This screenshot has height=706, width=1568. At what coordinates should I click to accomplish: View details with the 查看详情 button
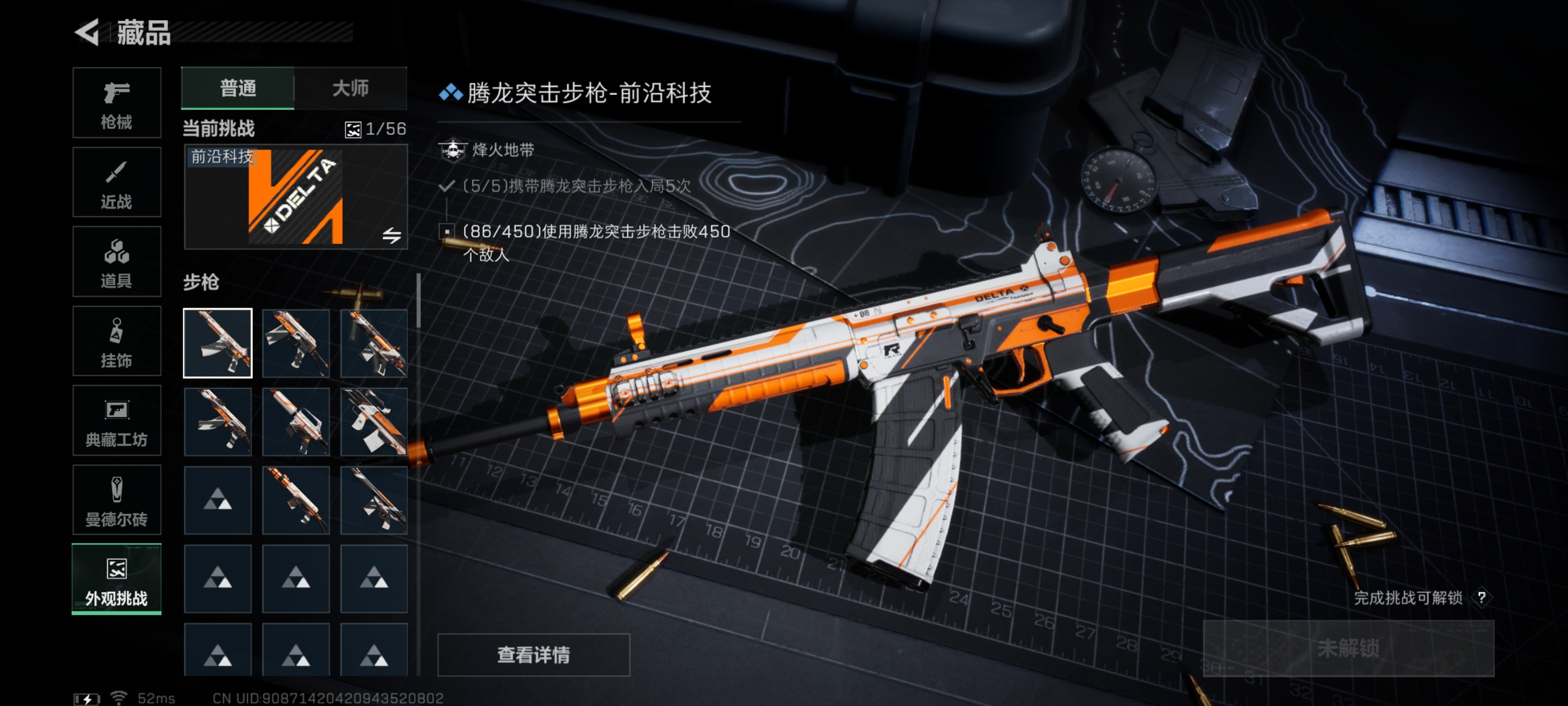[x=533, y=655]
